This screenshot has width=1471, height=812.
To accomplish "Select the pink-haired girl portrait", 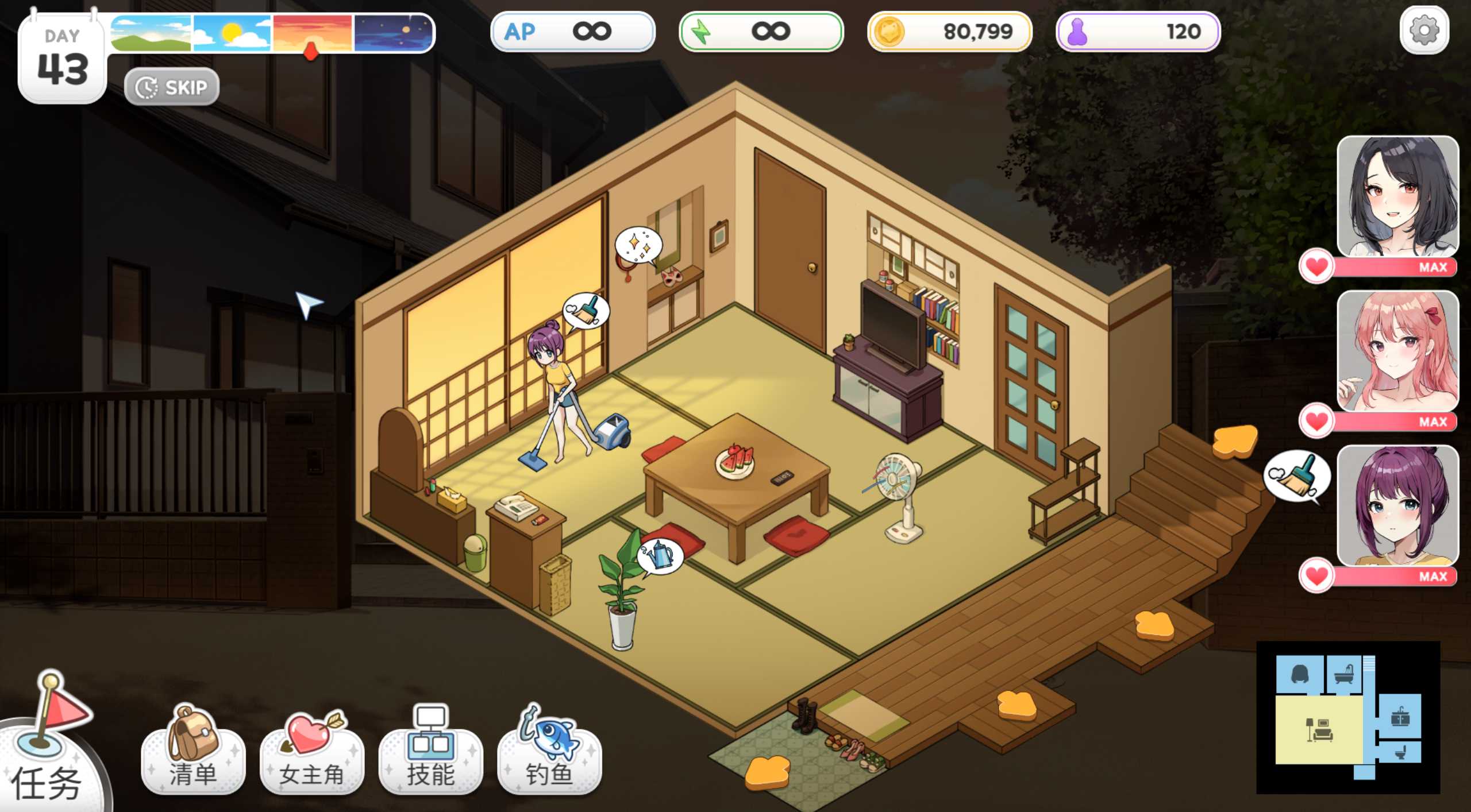I will coord(1397,350).
